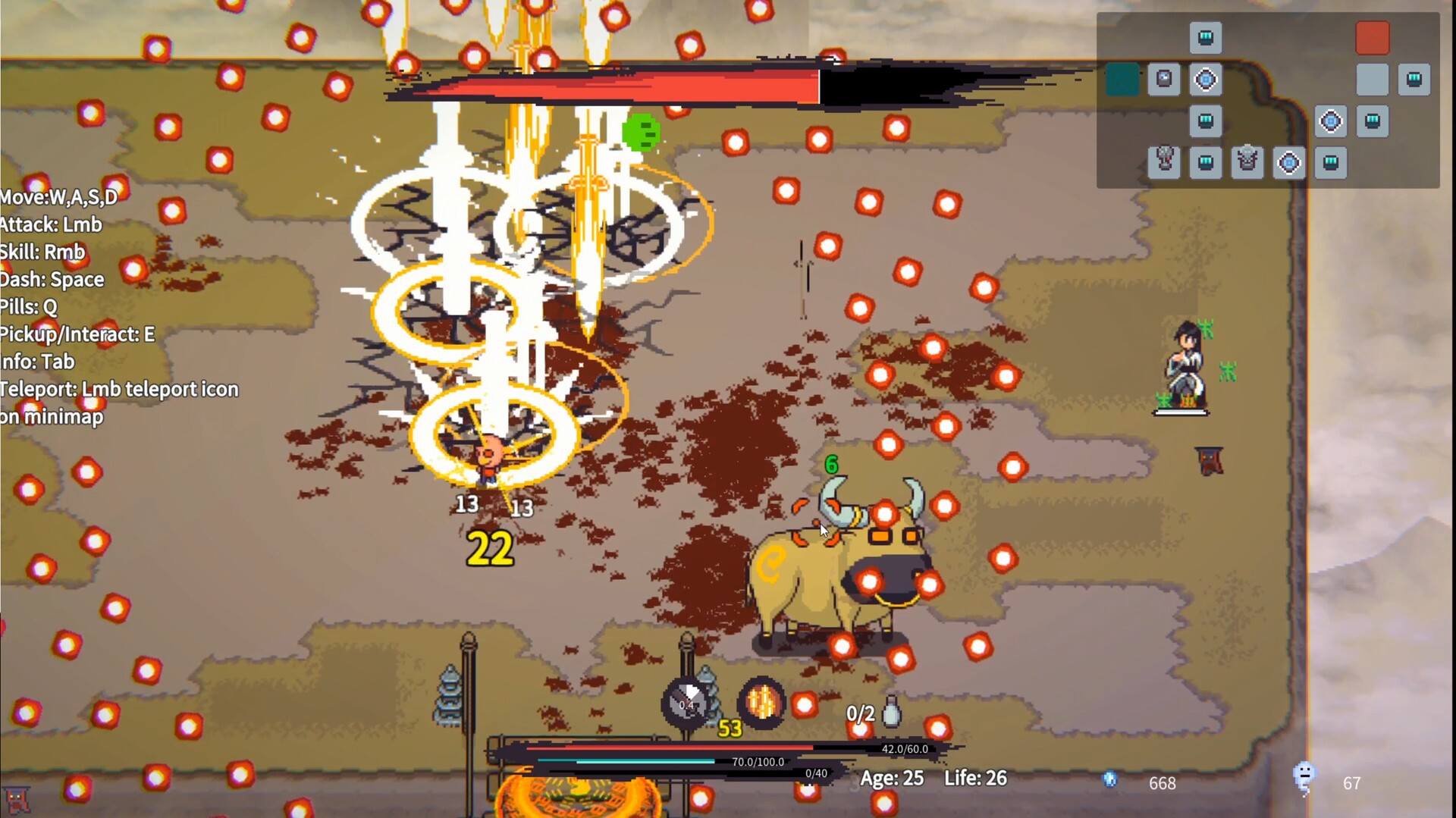Click the pedestal icon leftmost in minimap bottom row
This screenshot has height=818, width=1456.
(1164, 162)
